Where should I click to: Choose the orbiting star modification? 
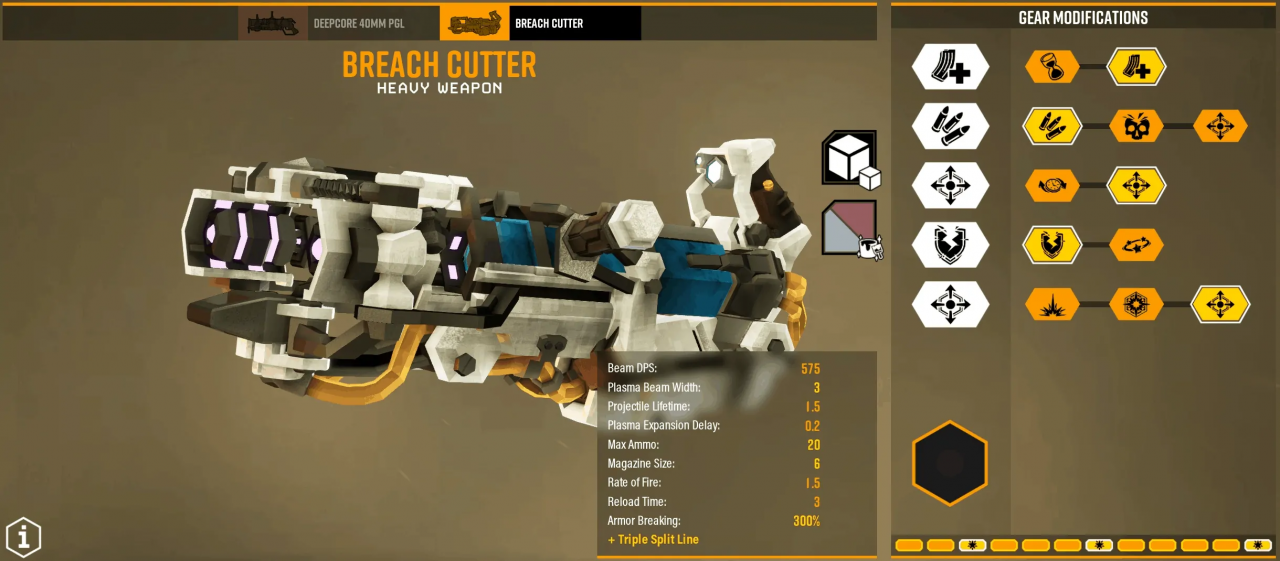pyautogui.click(x=1136, y=244)
